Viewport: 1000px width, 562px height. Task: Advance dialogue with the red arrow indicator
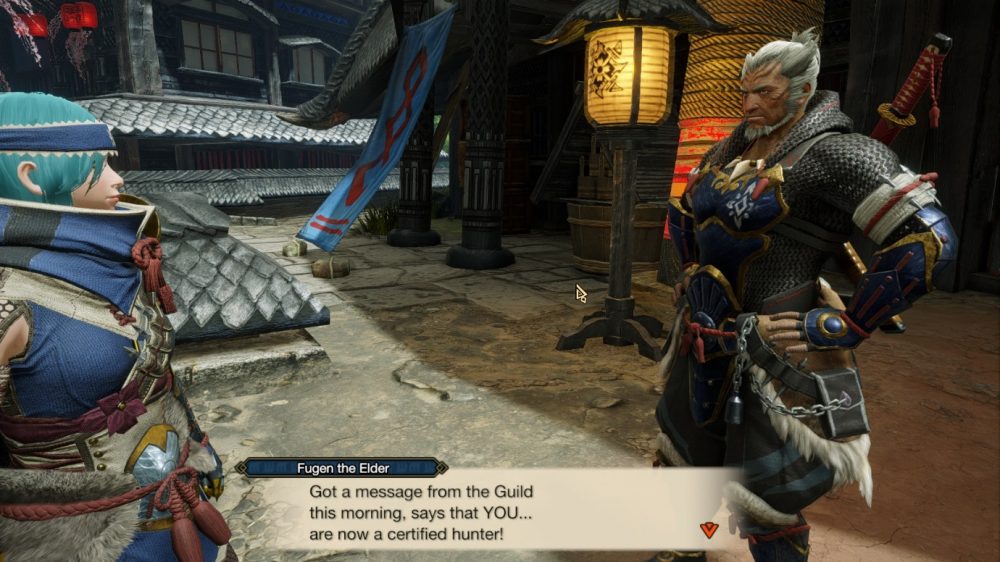click(x=709, y=530)
